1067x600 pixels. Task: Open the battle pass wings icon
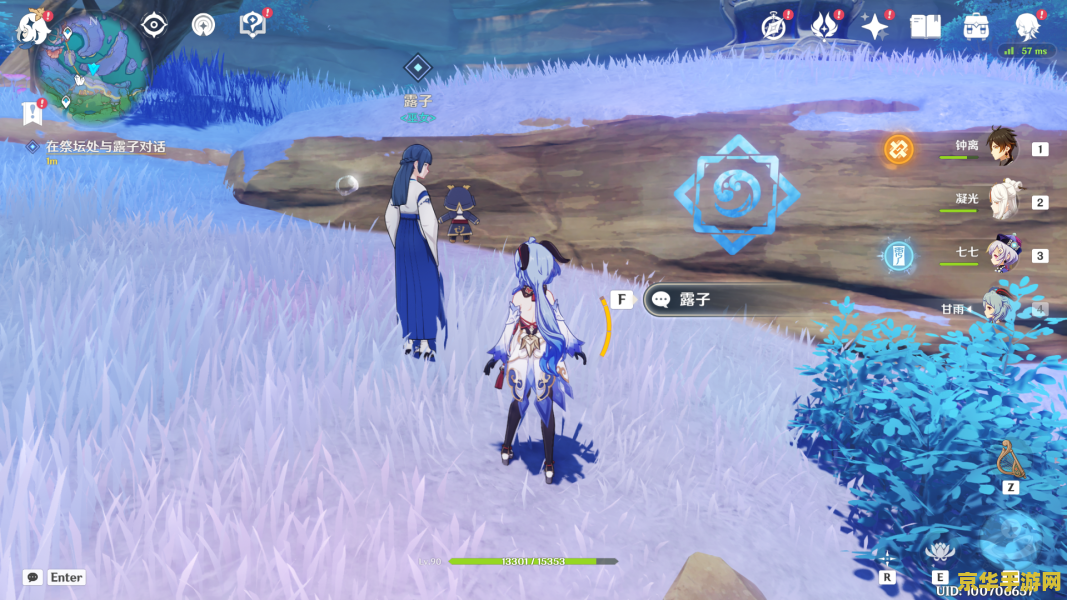point(825,26)
